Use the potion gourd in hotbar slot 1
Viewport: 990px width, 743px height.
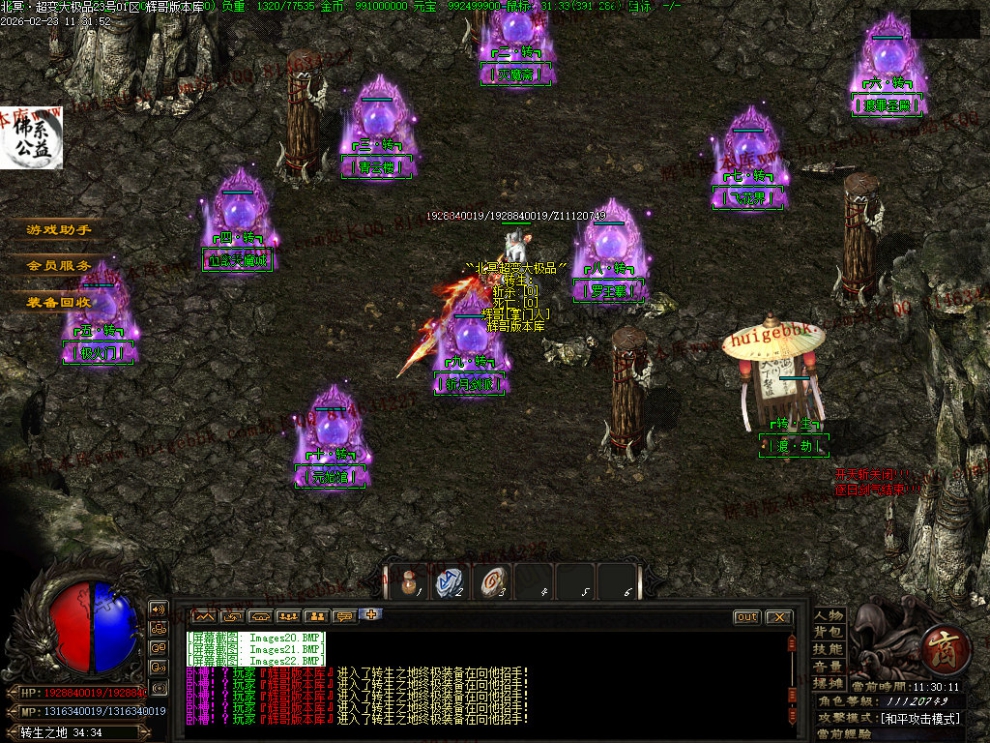coord(408,581)
